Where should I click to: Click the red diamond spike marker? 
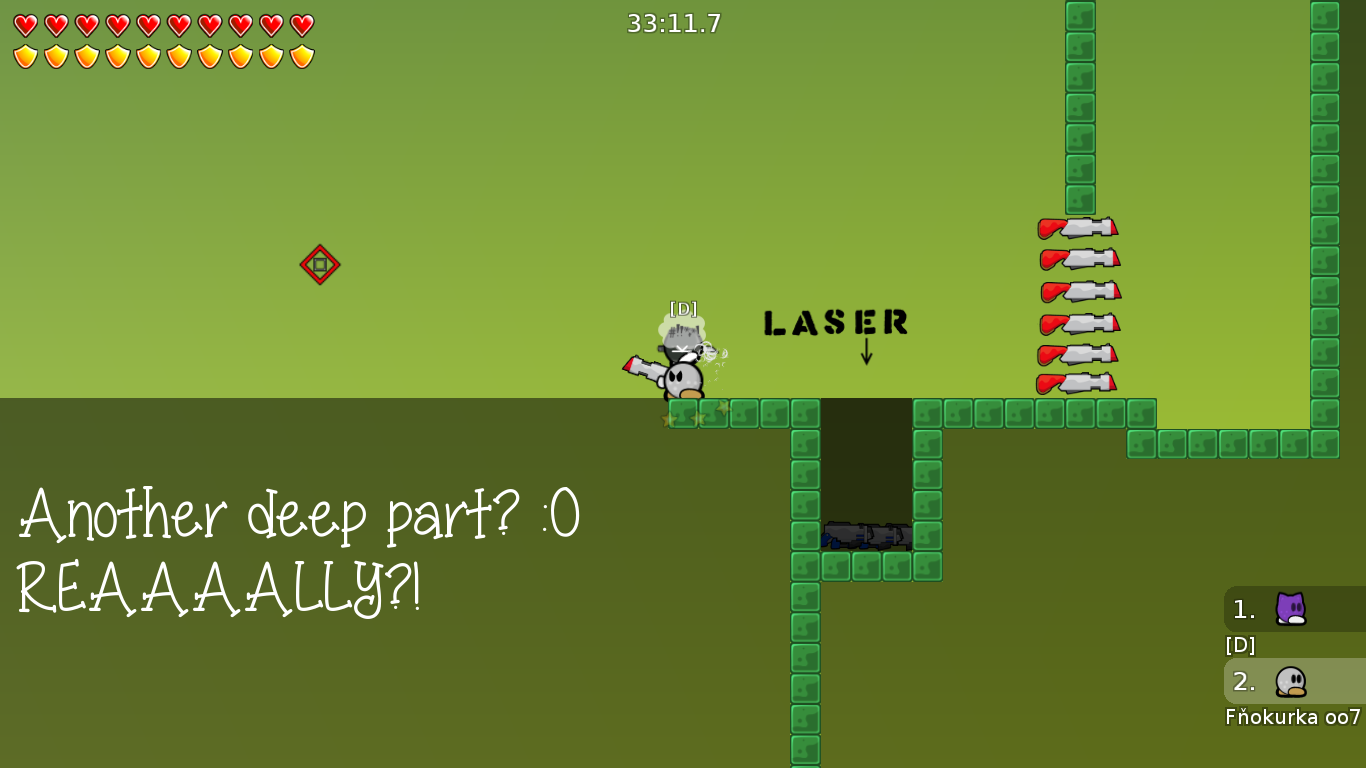pos(320,264)
